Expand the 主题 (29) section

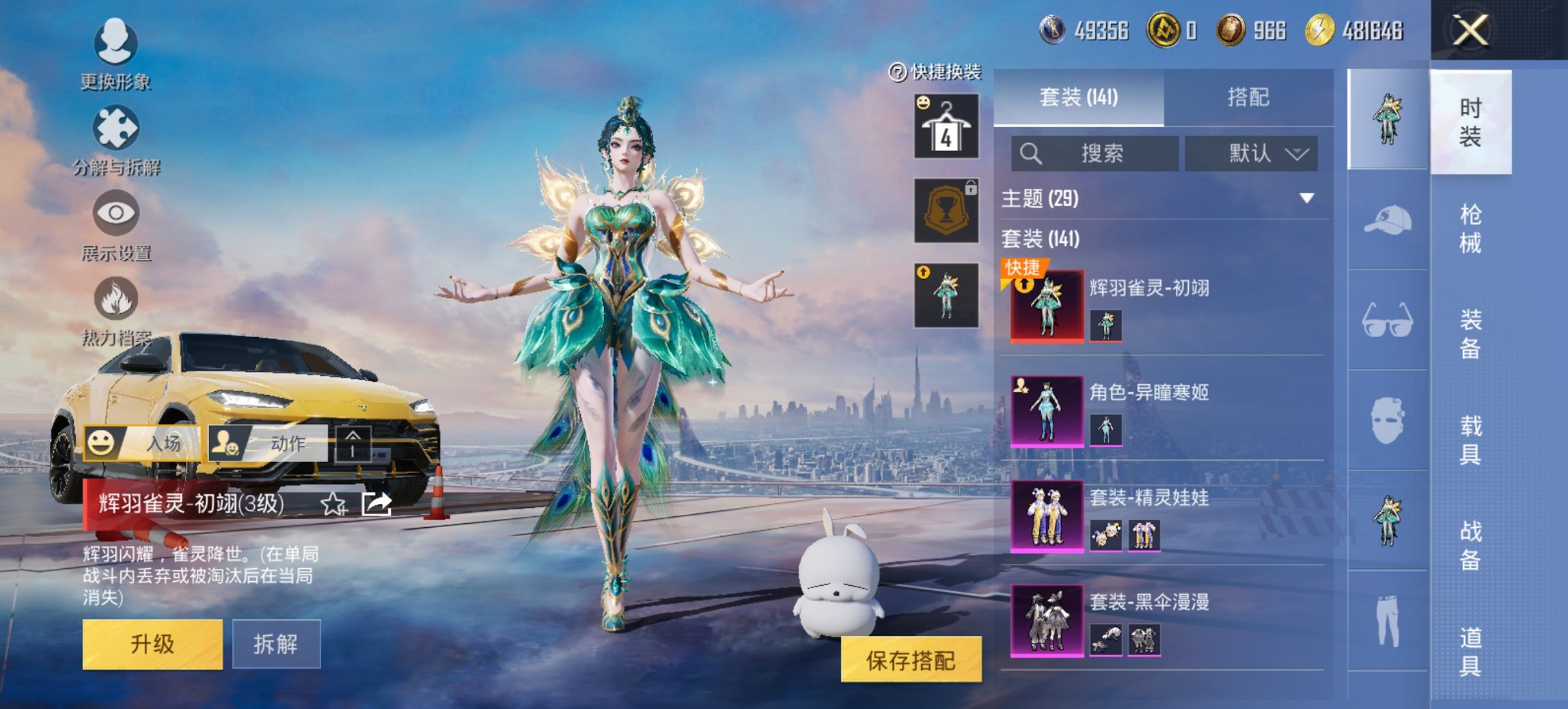click(x=1306, y=198)
